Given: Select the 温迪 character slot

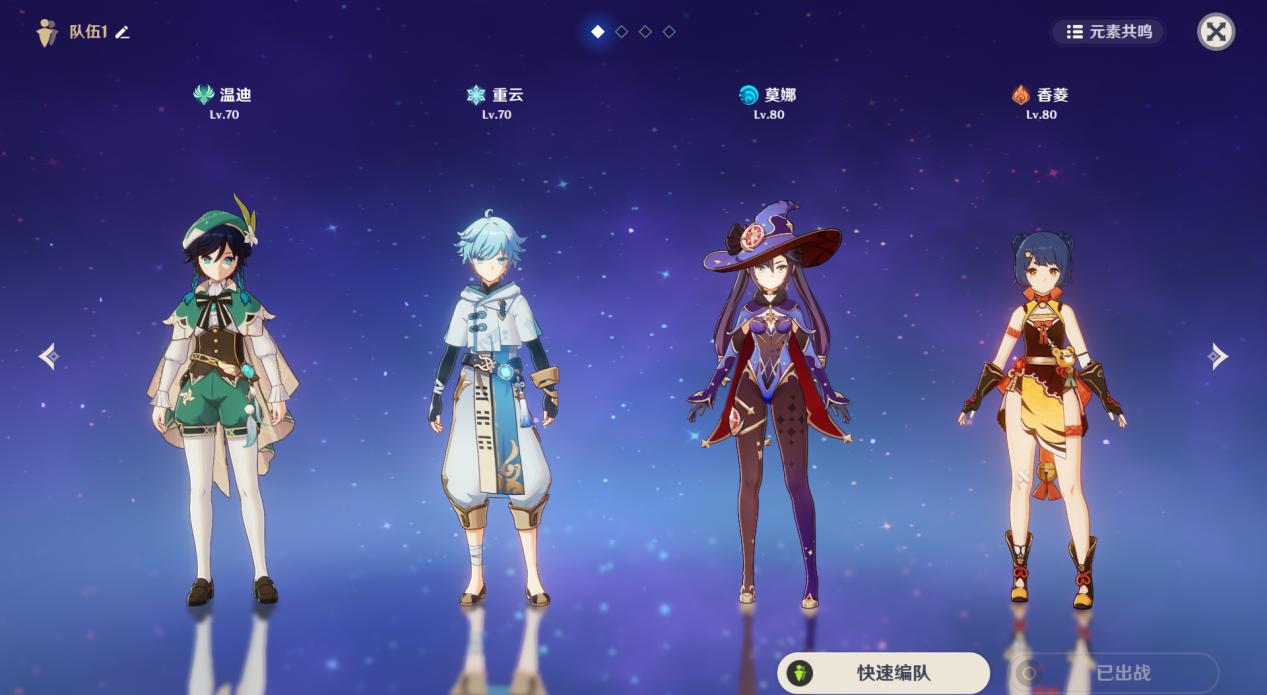Looking at the screenshot, I should point(224,400).
